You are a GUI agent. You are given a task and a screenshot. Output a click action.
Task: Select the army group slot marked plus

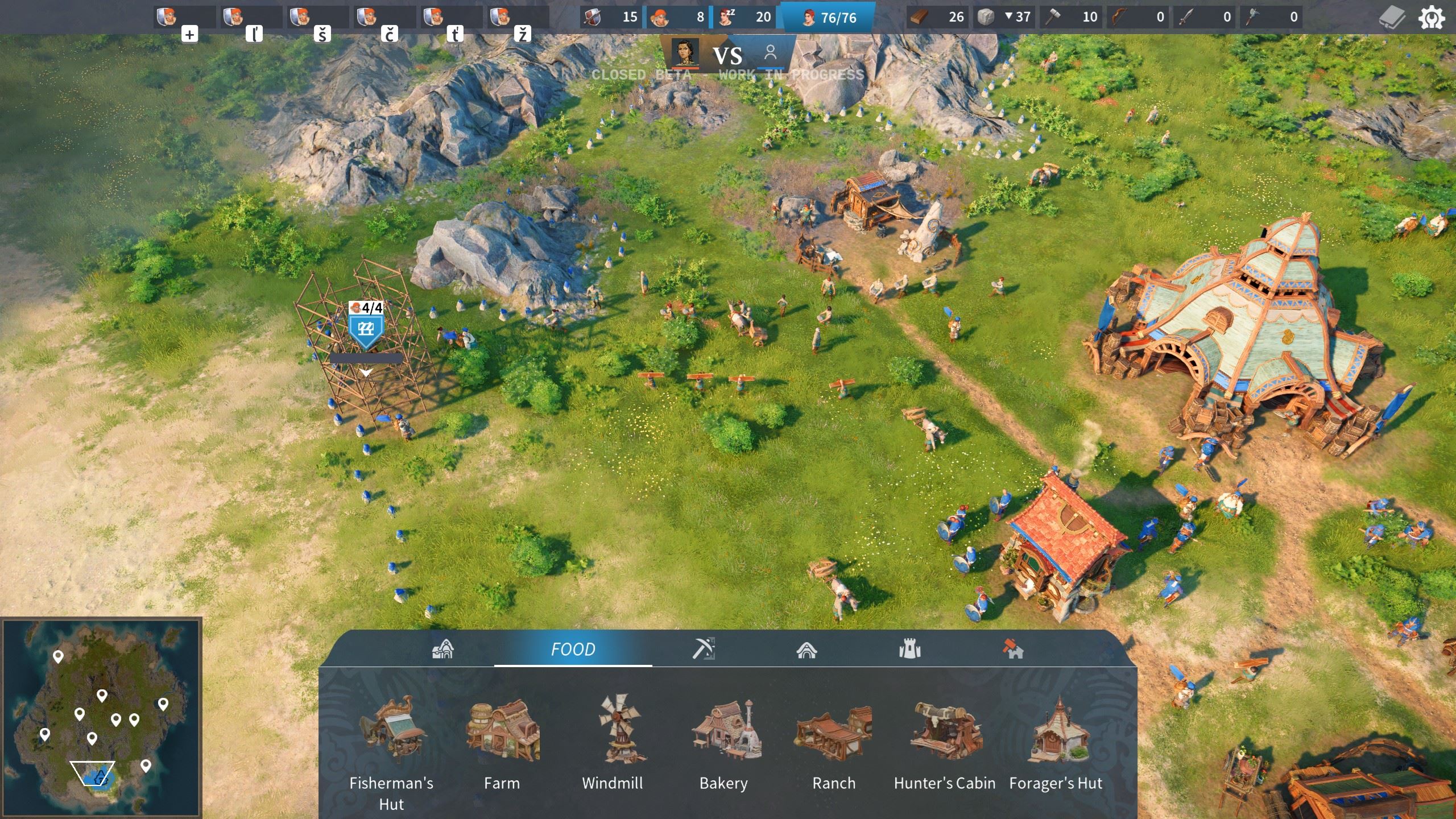tap(184, 18)
